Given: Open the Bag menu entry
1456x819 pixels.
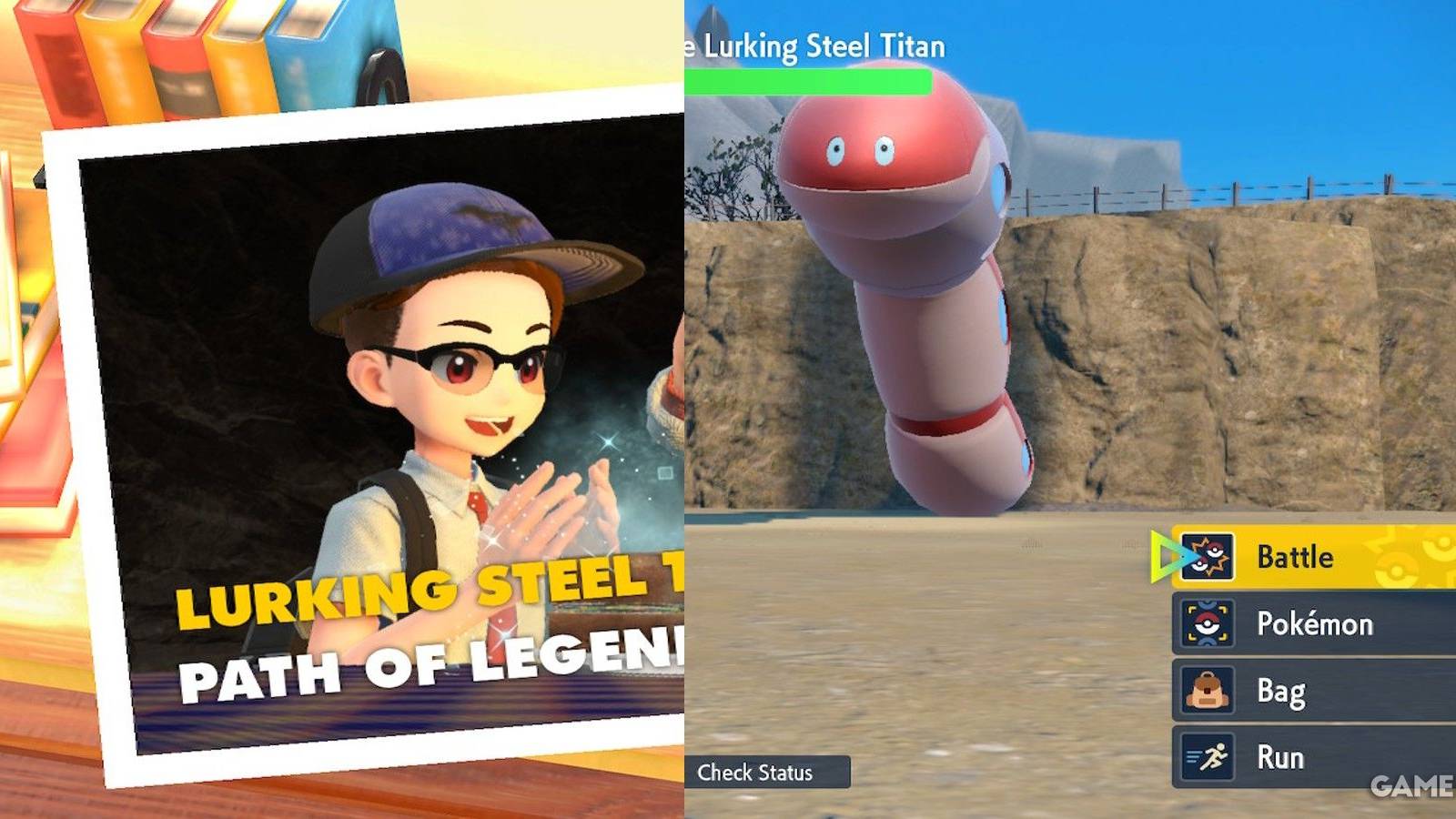Looking at the screenshot, I should [x=1283, y=691].
